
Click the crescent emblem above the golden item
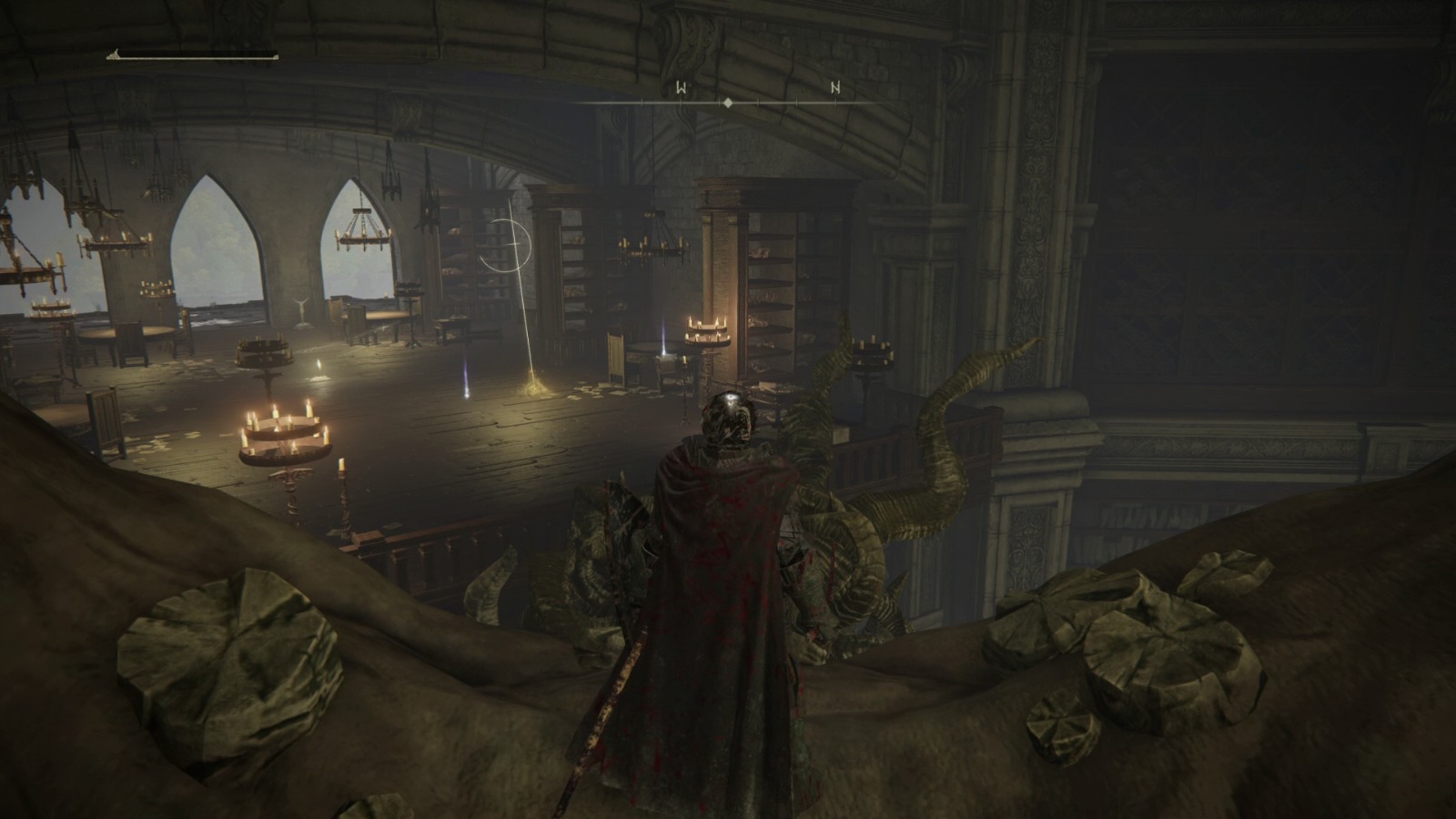(x=510, y=248)
